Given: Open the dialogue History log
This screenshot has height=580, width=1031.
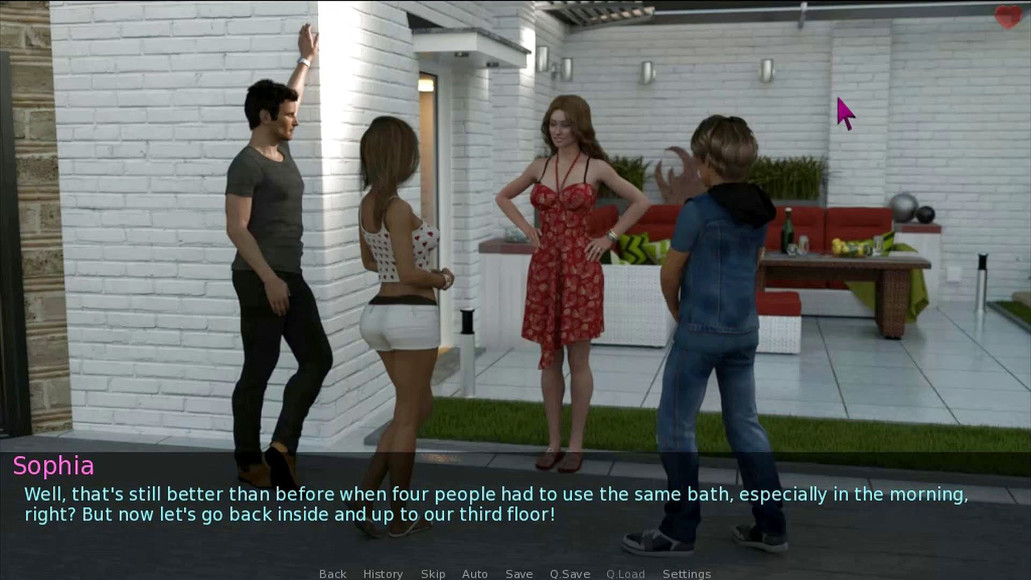Looking at the screenshot, I should point(383,574).
